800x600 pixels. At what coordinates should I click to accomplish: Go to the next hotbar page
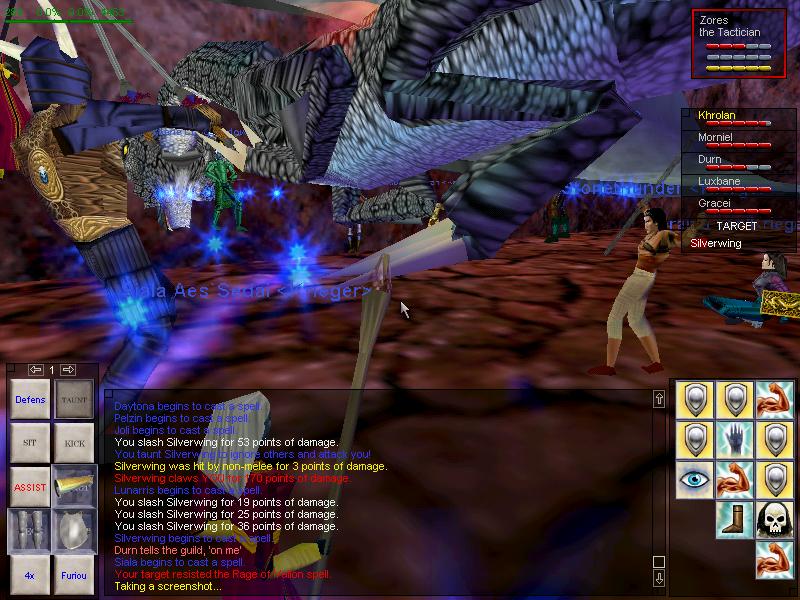pos(68,370)
